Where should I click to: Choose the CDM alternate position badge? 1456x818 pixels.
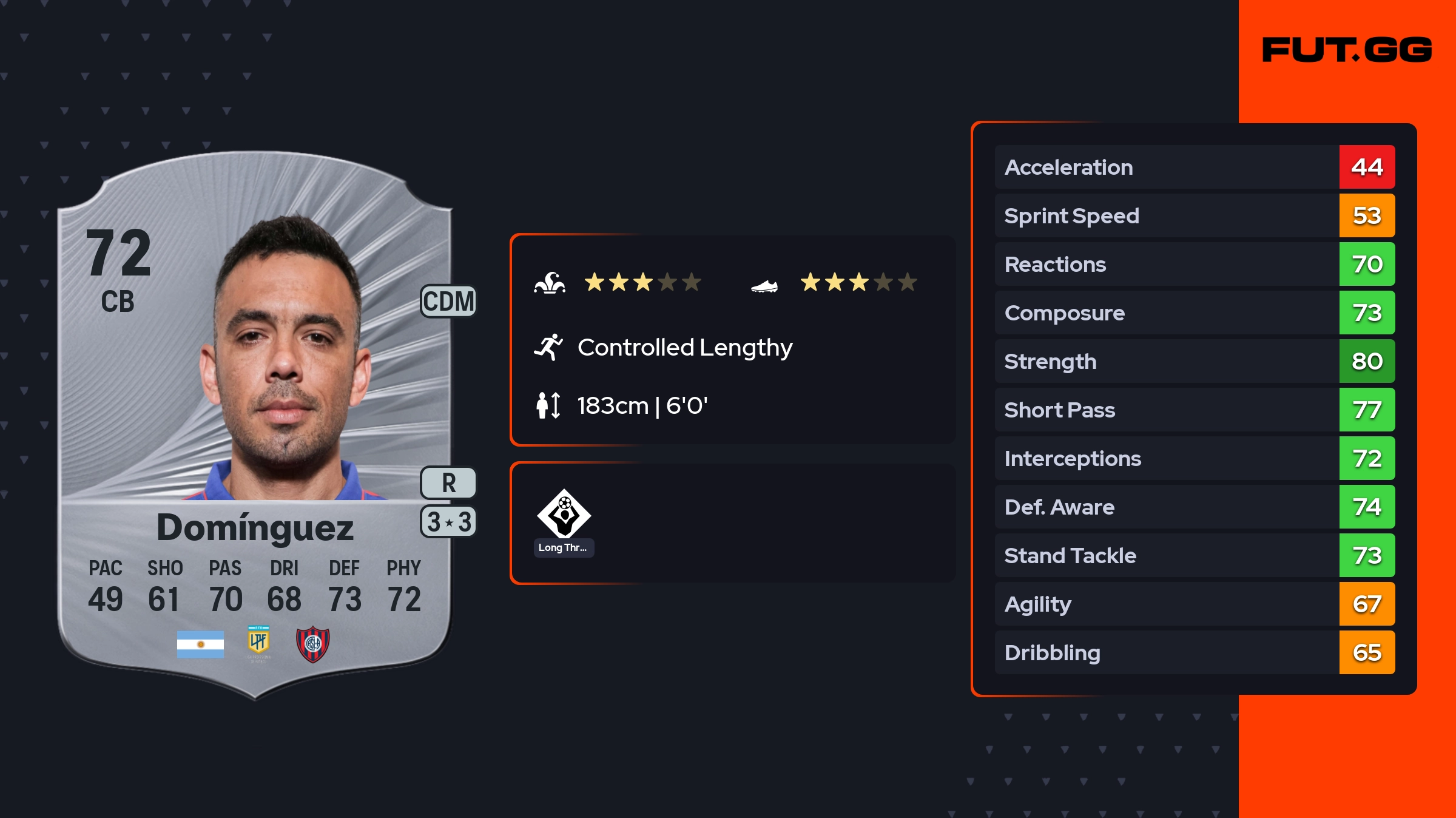[448, 302]
